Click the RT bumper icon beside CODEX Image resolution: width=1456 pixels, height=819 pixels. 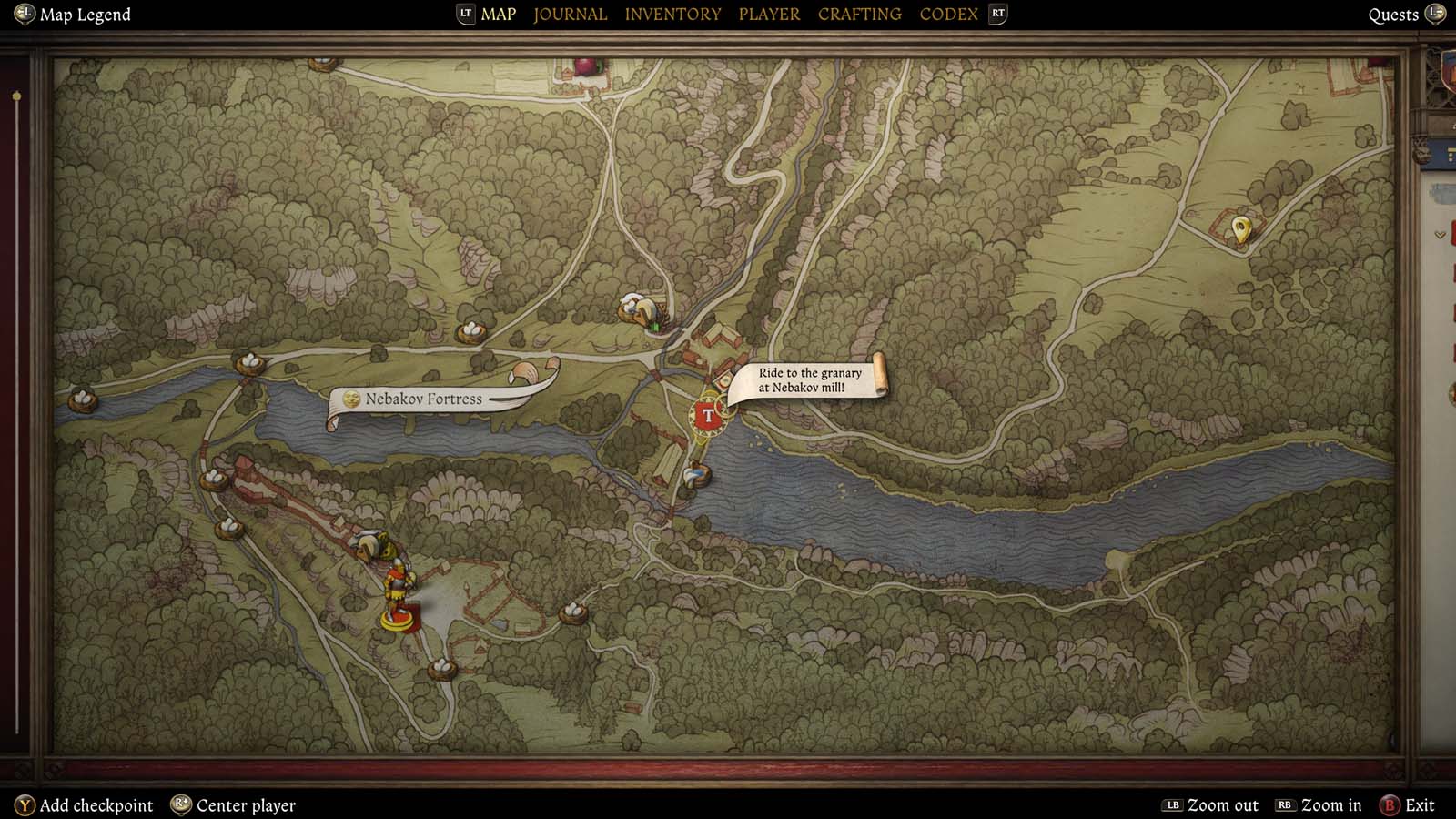996,14
